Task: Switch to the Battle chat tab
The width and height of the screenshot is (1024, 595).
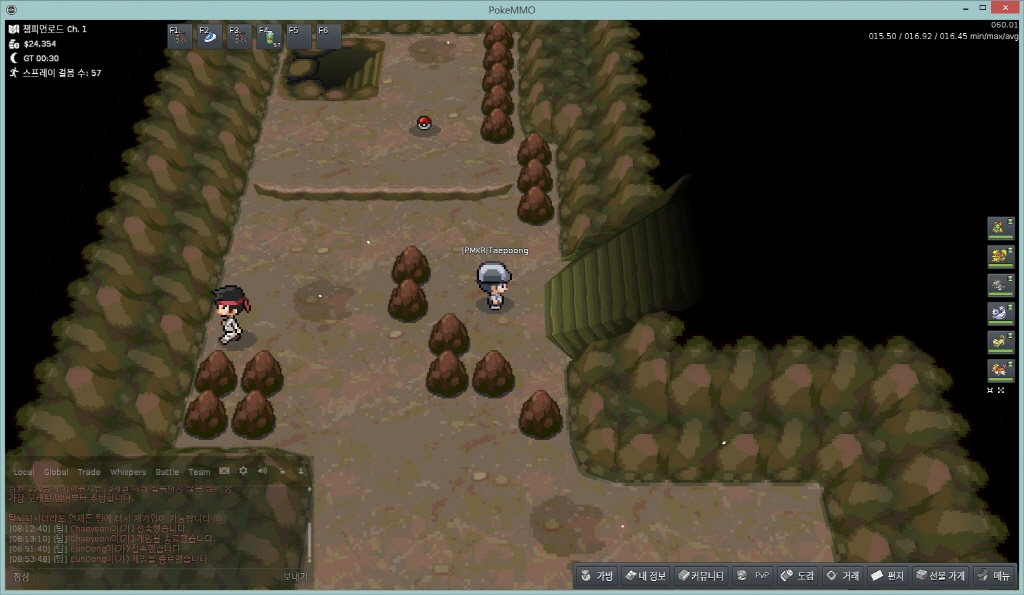Action: tap(167, 472)
